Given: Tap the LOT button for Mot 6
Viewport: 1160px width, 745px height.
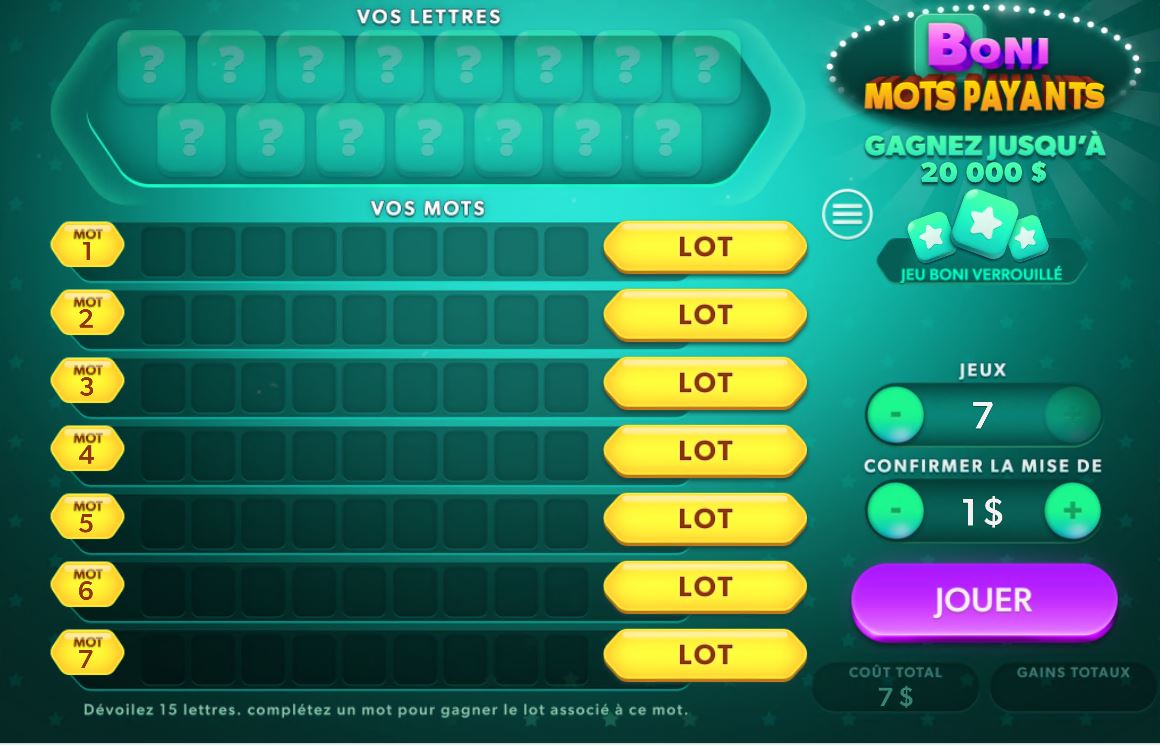Looking at the screenshot, I should click(x=705, y=587).
